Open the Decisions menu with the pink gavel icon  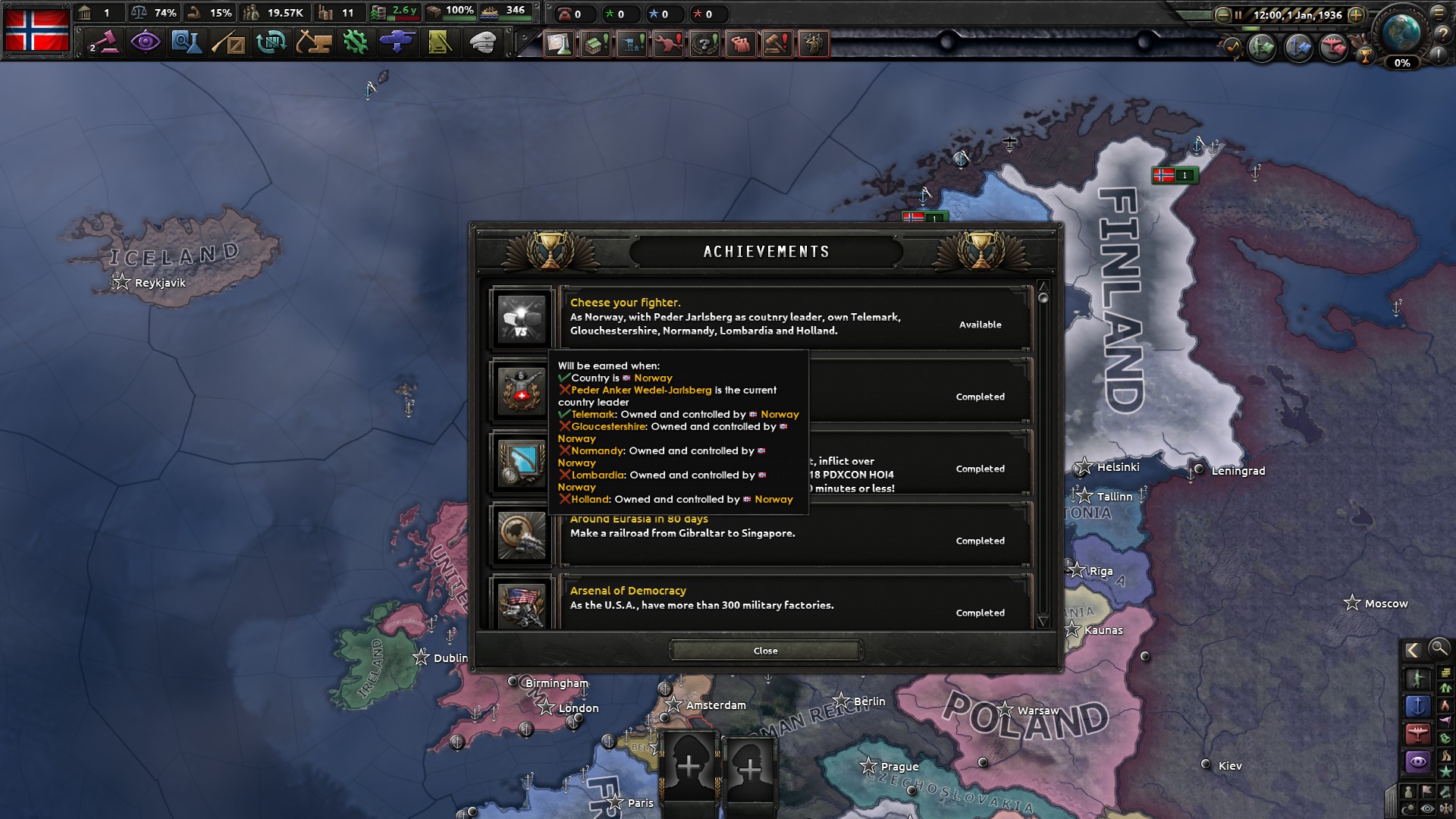click(105, 43)
